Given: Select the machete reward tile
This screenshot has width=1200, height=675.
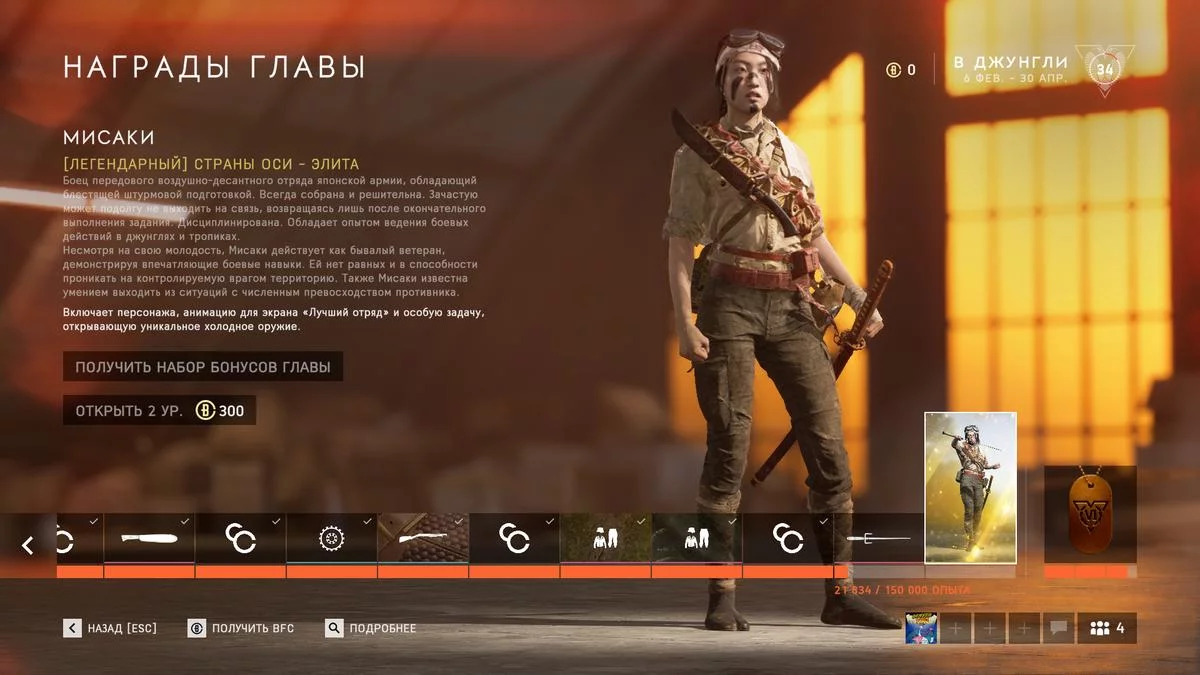Looking at the screenshot, I should tap(149, 539).
